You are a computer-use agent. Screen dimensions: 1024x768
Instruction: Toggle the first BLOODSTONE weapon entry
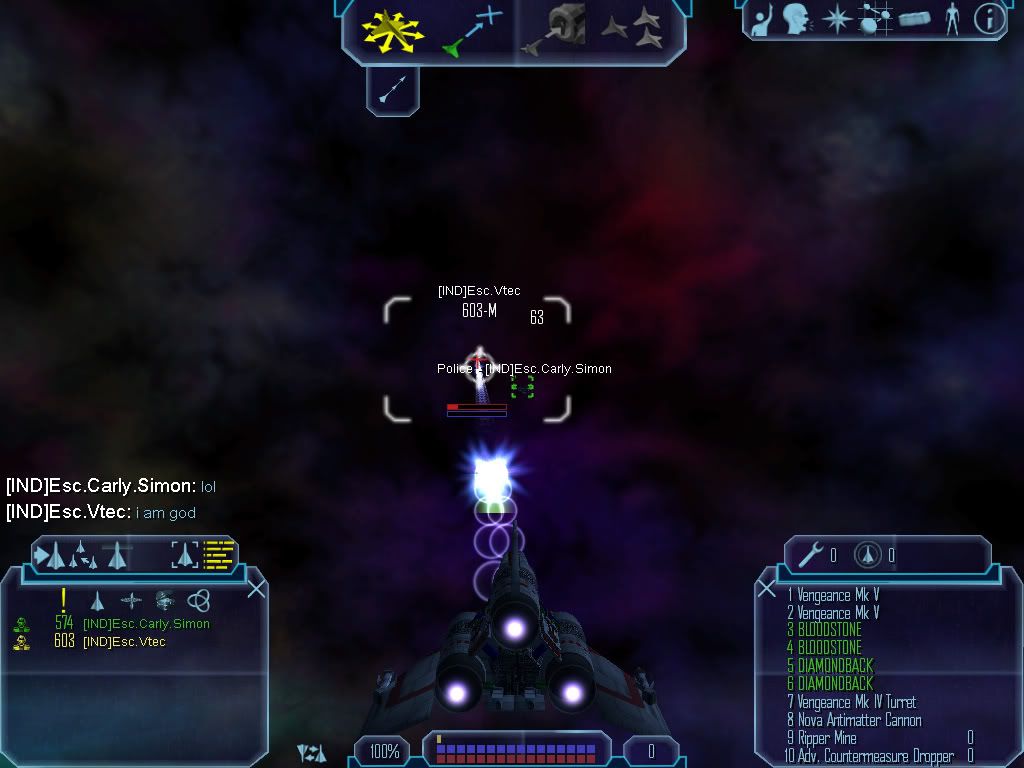(824, 630)
